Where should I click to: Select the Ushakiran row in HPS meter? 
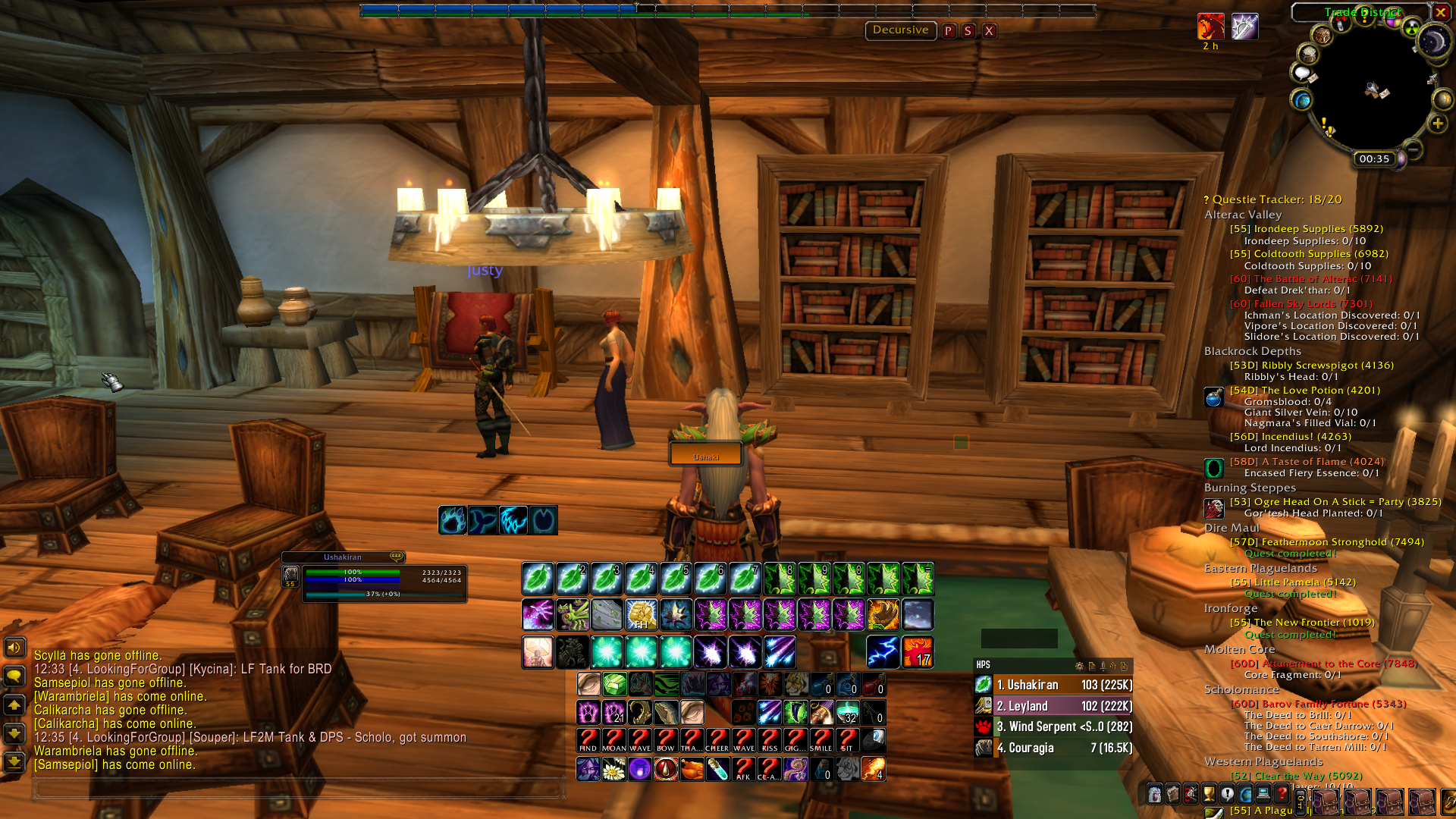1062,685
